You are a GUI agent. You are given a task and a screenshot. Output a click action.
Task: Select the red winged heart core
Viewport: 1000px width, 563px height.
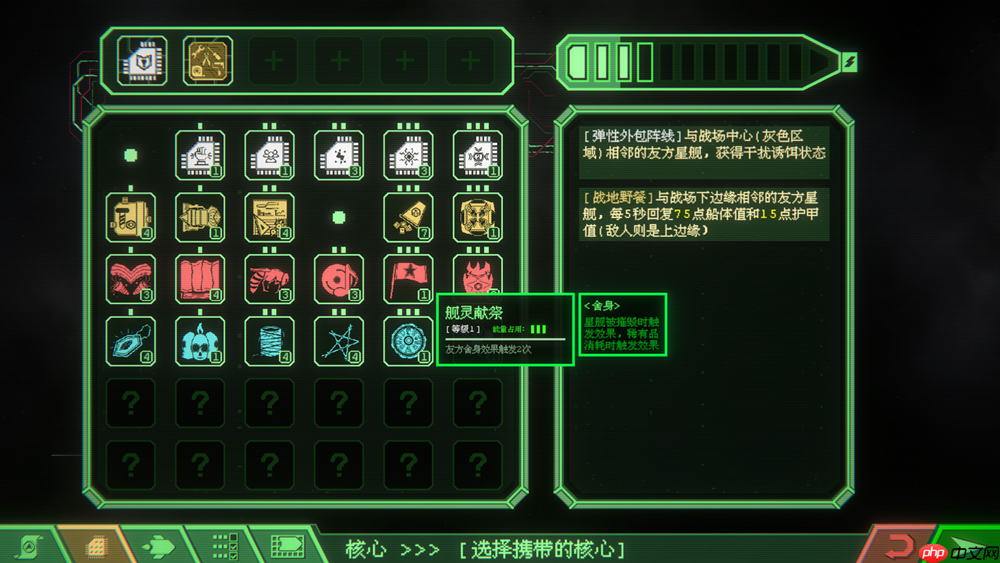click(131, 279)
